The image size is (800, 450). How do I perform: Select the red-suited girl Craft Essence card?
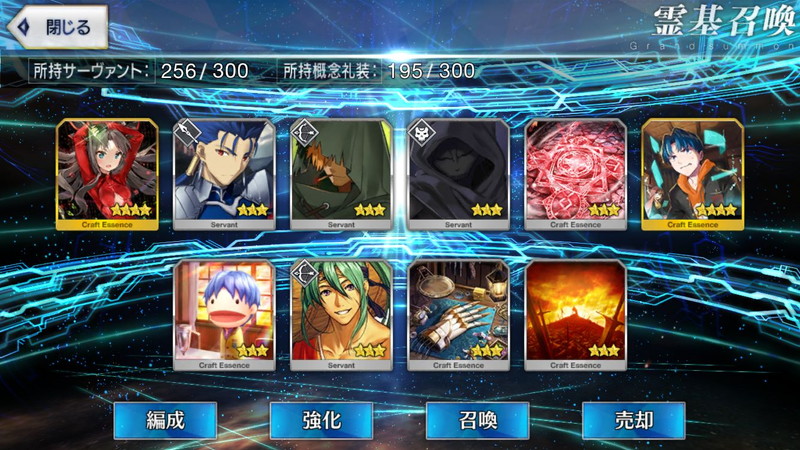coord(106,174)
